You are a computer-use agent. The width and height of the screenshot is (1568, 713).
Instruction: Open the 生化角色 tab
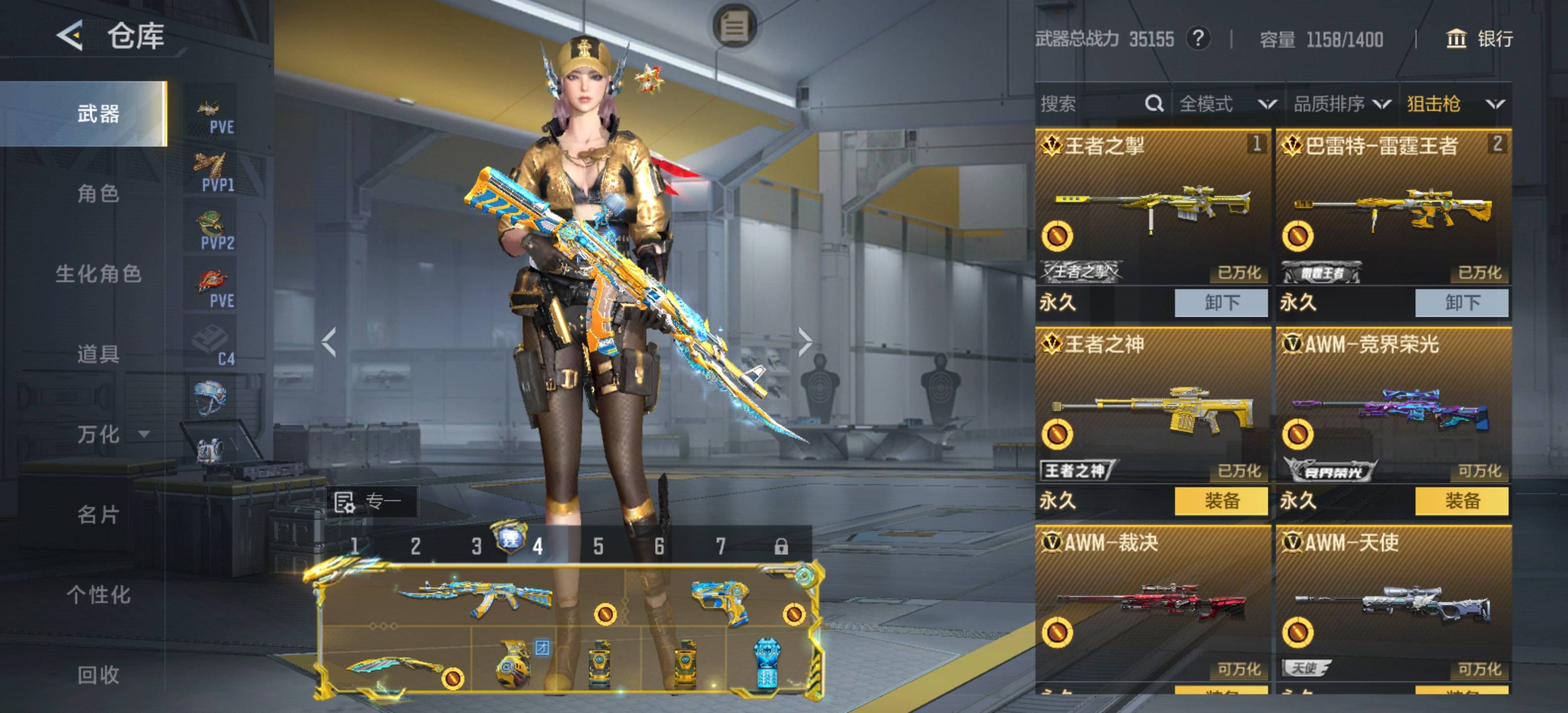(98, 274)
